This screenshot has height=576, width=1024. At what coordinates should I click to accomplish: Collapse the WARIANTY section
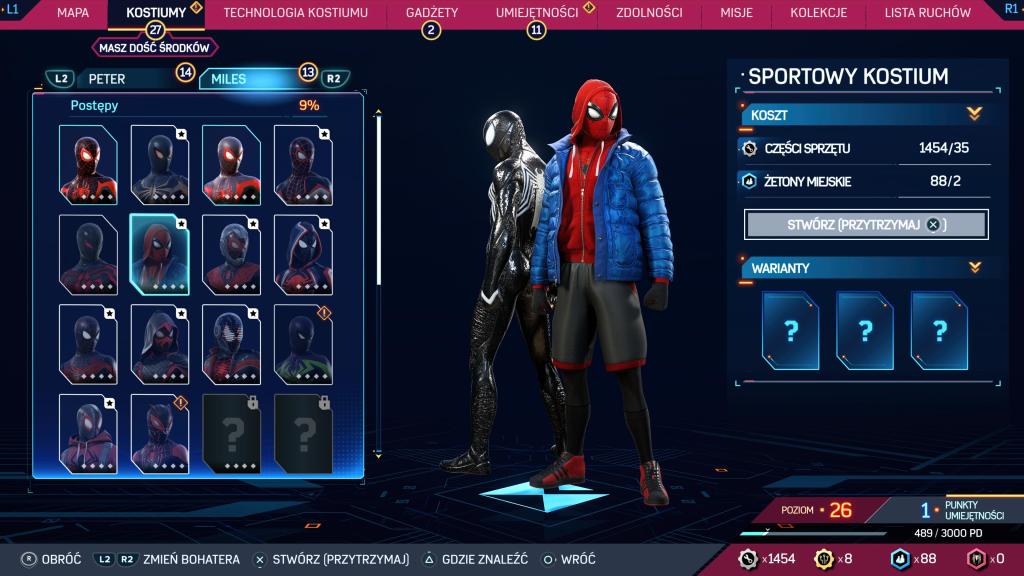pyautogui.click(x=974, y=268)
